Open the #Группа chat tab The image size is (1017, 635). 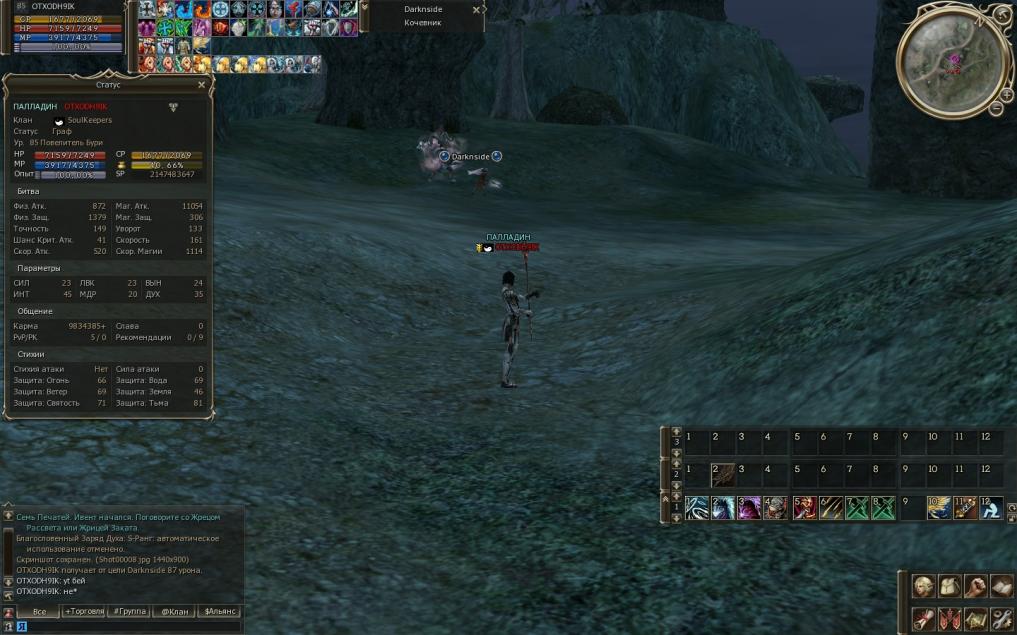(x=130, y=611)
